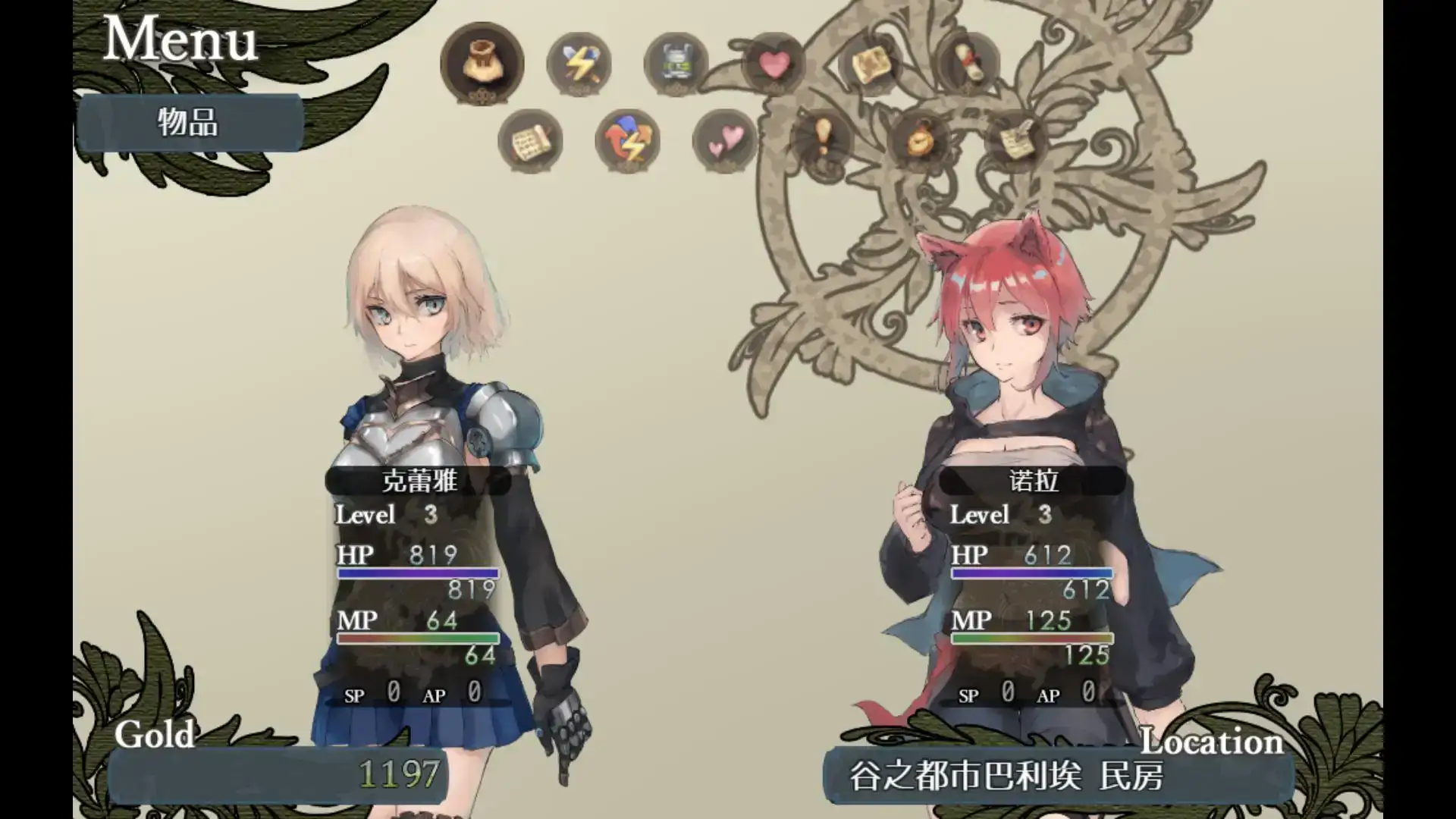Select party member 克蕾雅
The height and width of the screenshot is (819, 1456).
click(419, 481)
